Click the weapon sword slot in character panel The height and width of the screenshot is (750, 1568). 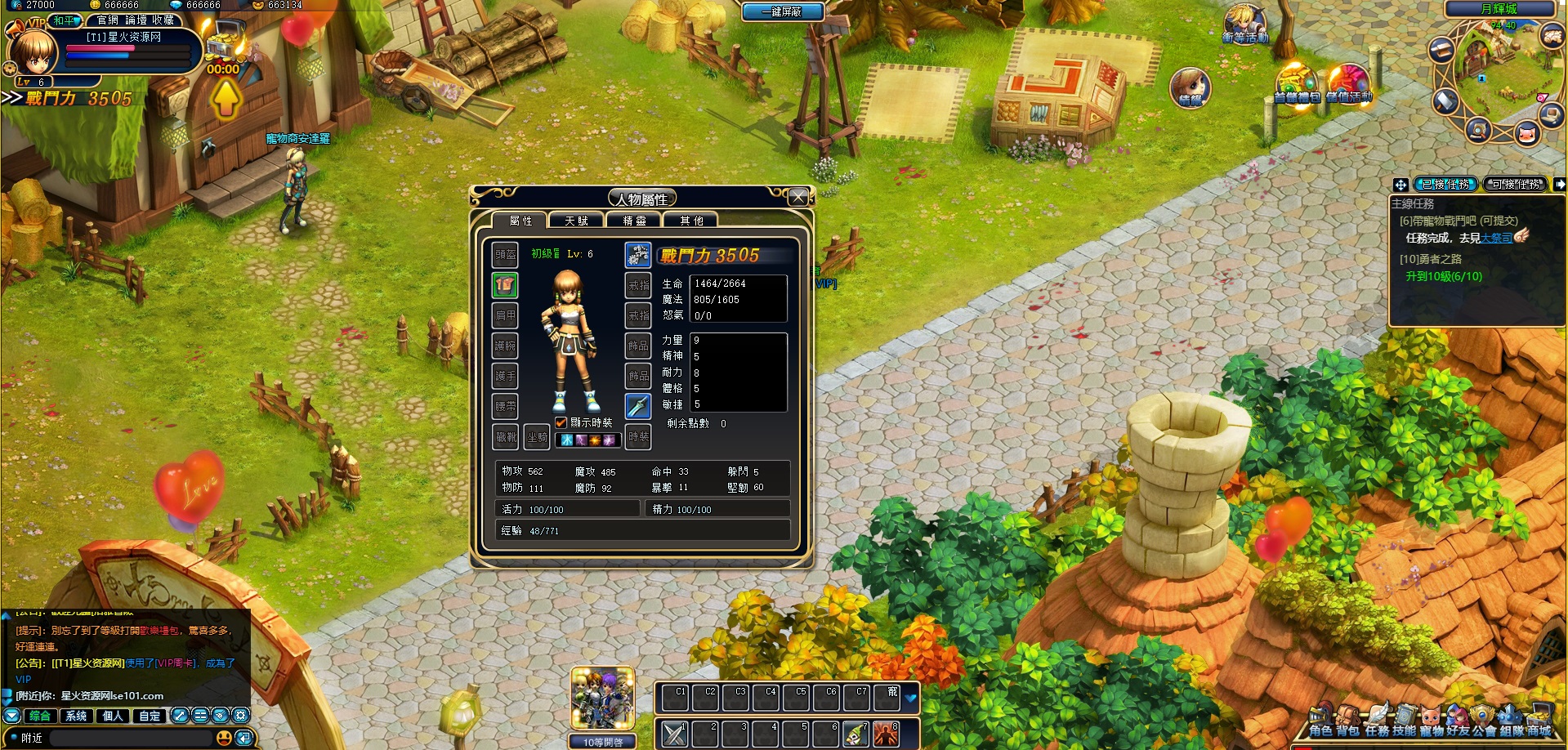click(x=638, y=406)
